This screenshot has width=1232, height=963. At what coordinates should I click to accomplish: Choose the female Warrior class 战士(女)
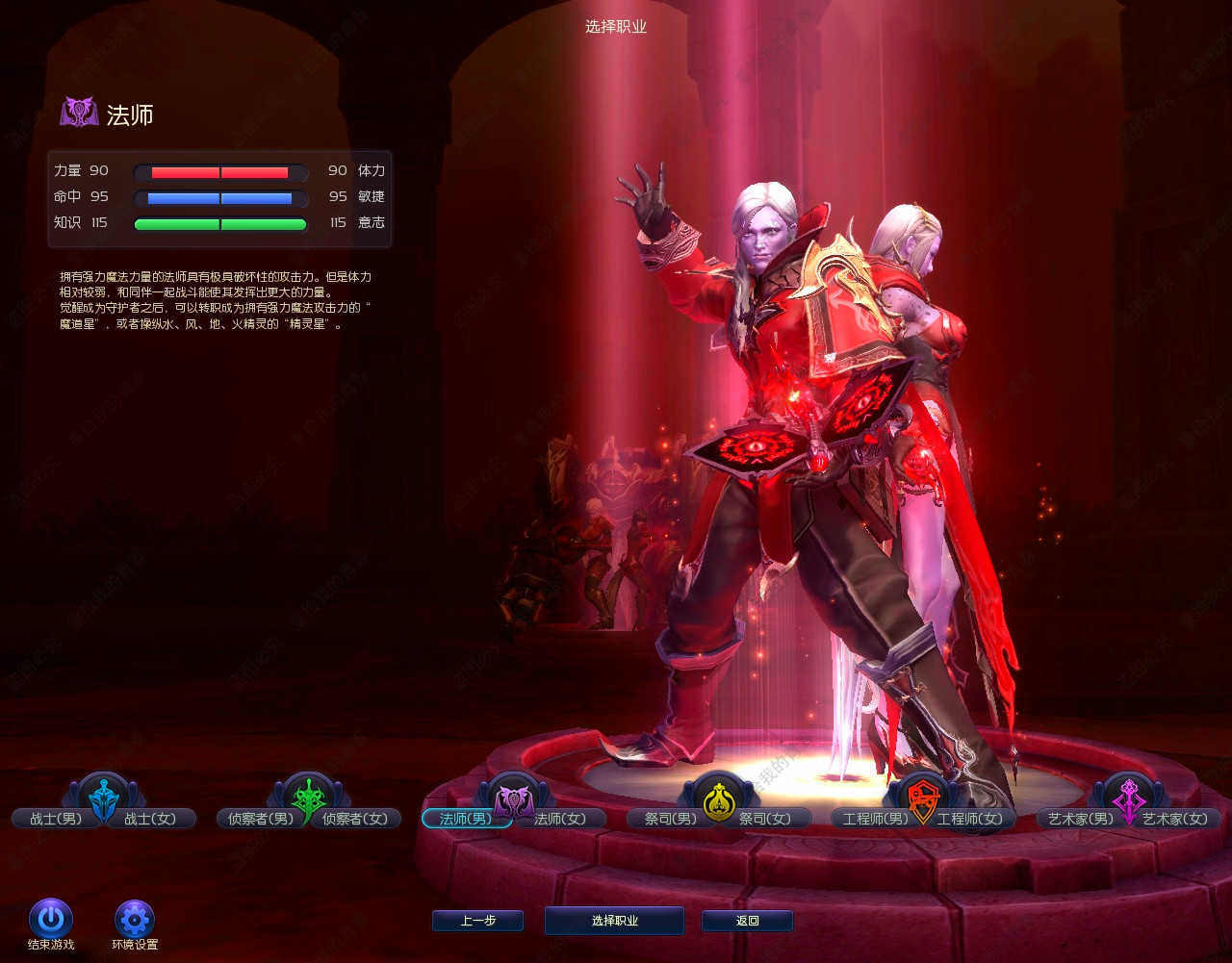[x=150, y=819]
